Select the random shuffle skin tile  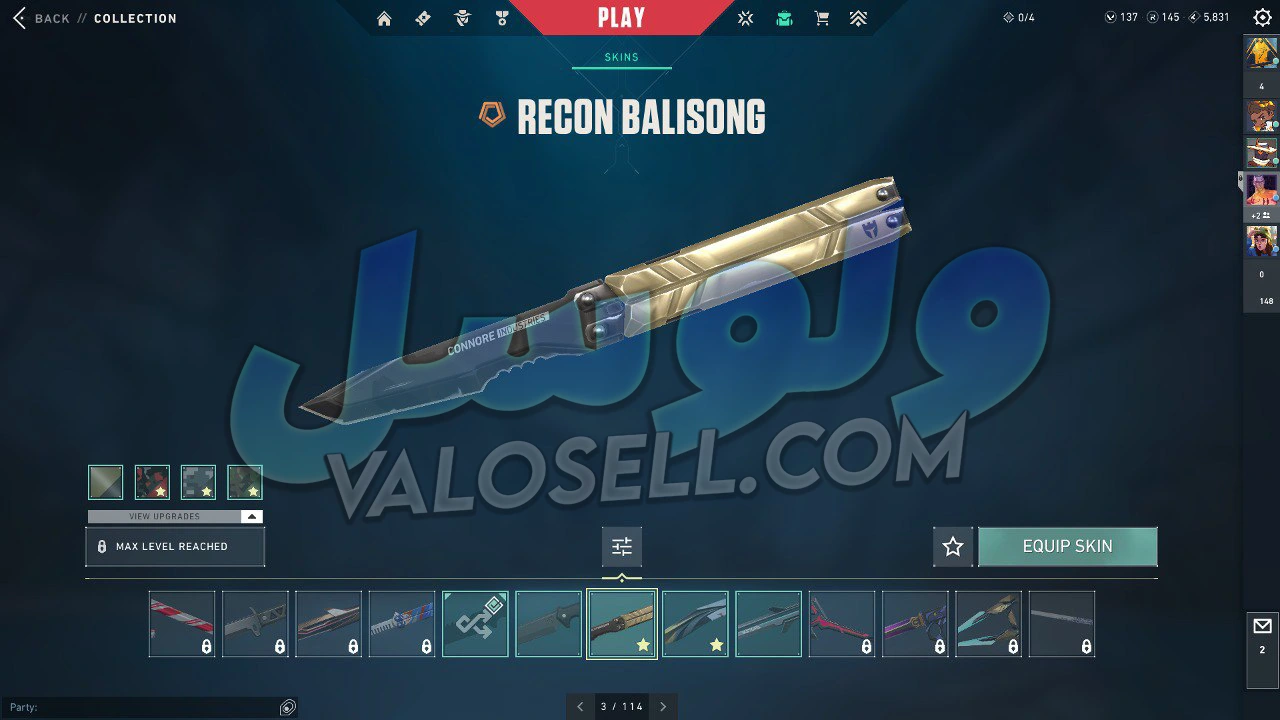[475, 624]
